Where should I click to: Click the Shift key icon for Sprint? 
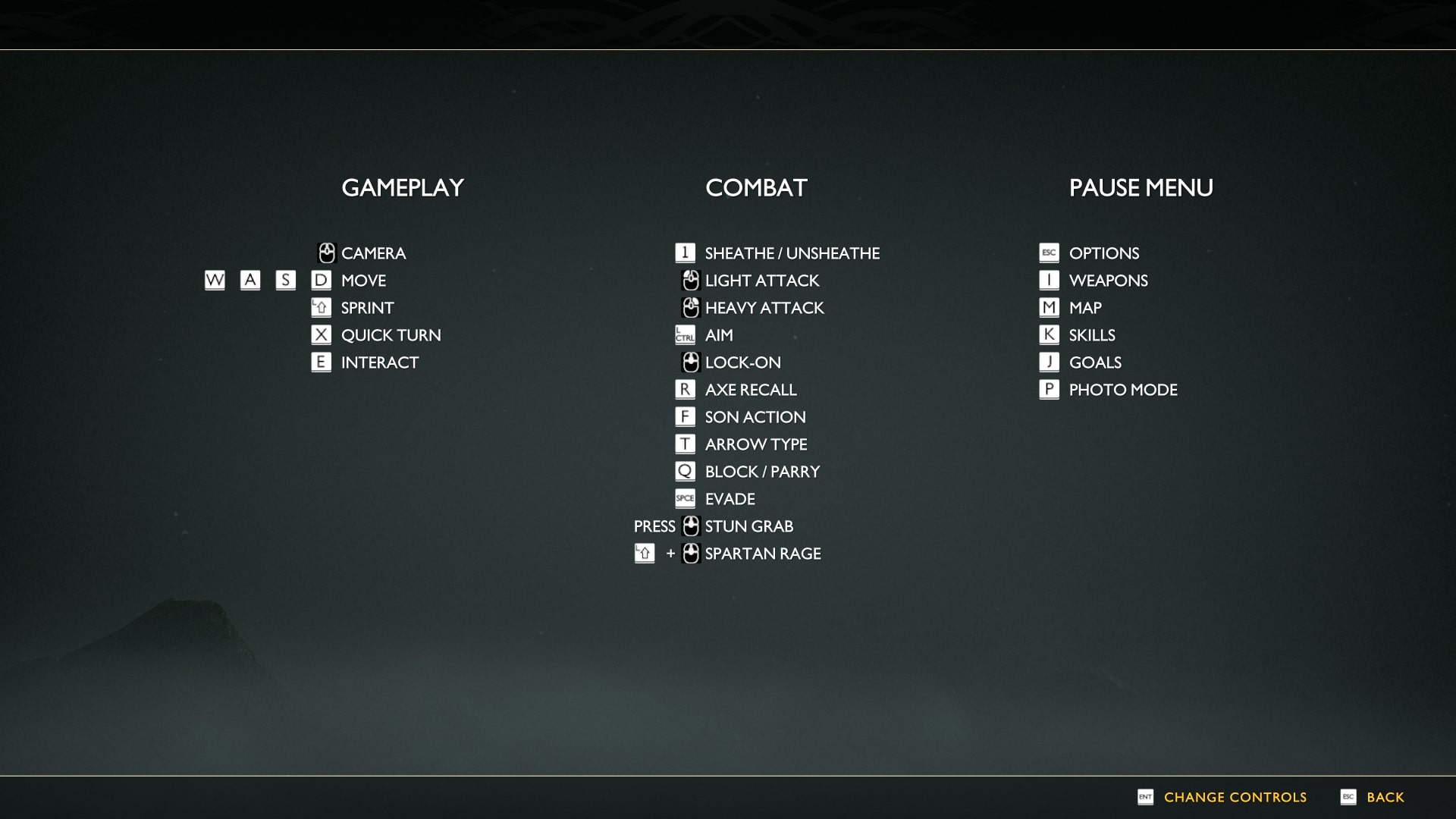tap(321, 307)
